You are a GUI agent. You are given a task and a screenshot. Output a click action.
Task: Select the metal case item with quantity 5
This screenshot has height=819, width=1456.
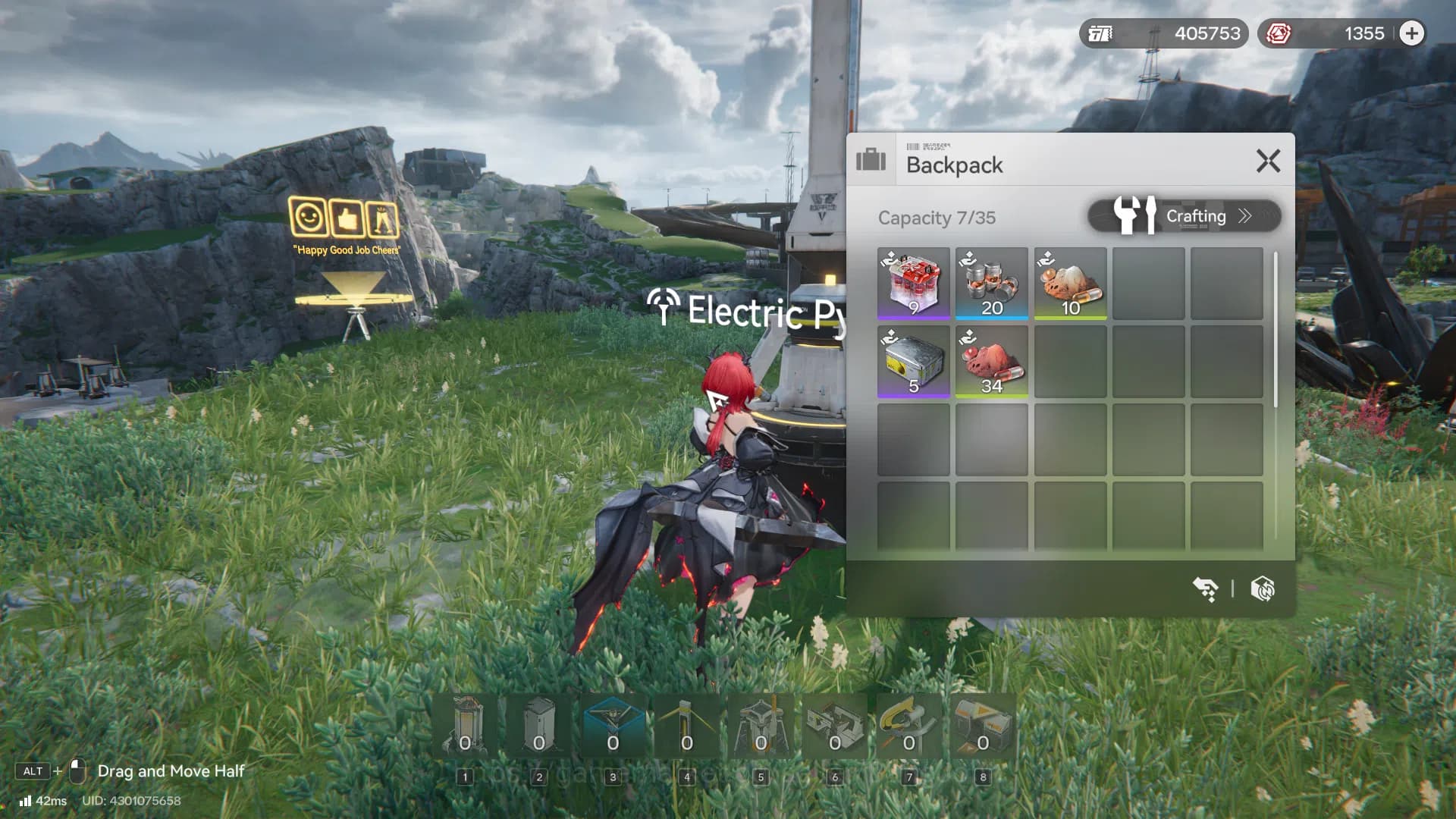coord(914,362)
